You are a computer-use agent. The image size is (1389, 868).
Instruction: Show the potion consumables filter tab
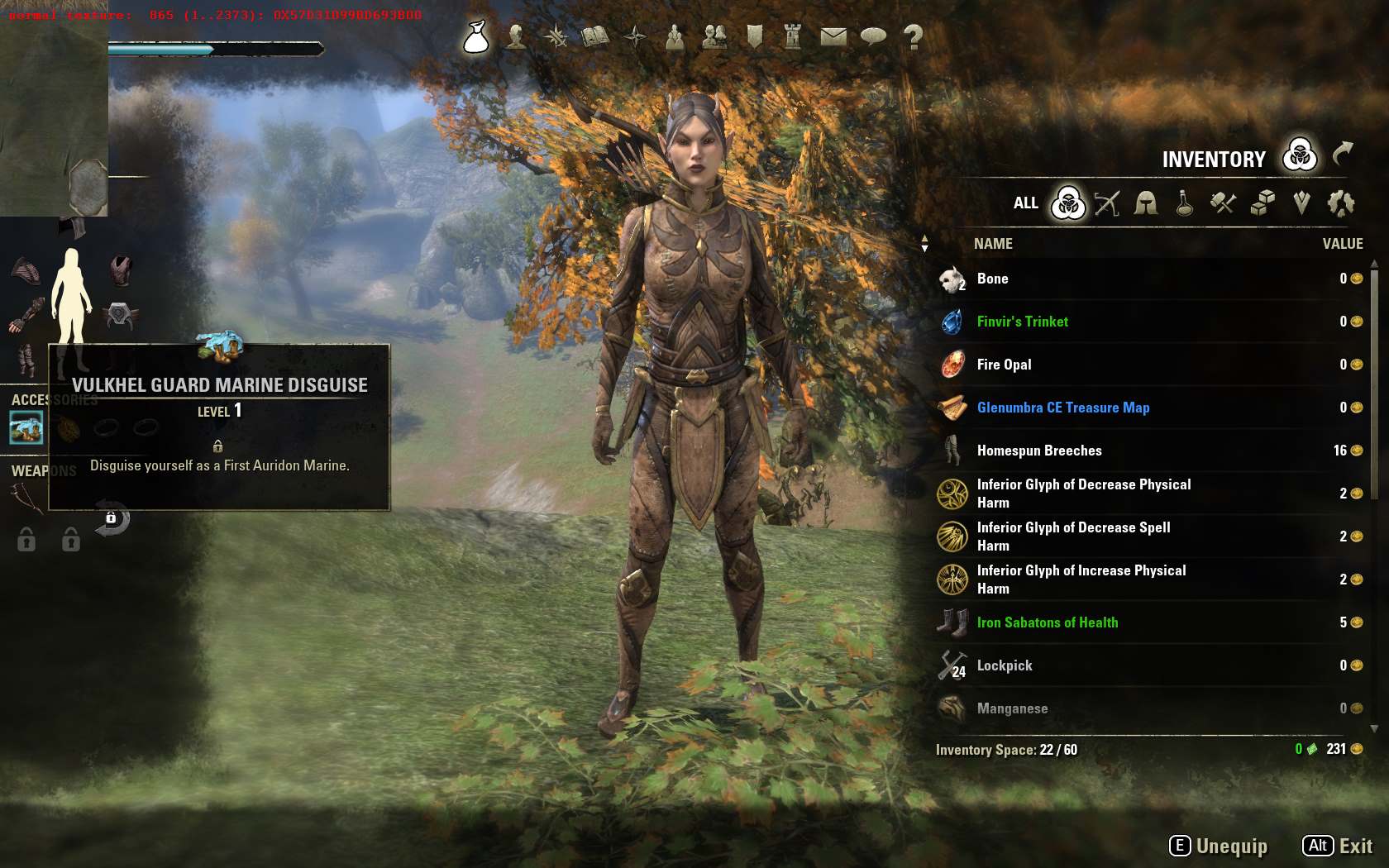click(1185, 203)
